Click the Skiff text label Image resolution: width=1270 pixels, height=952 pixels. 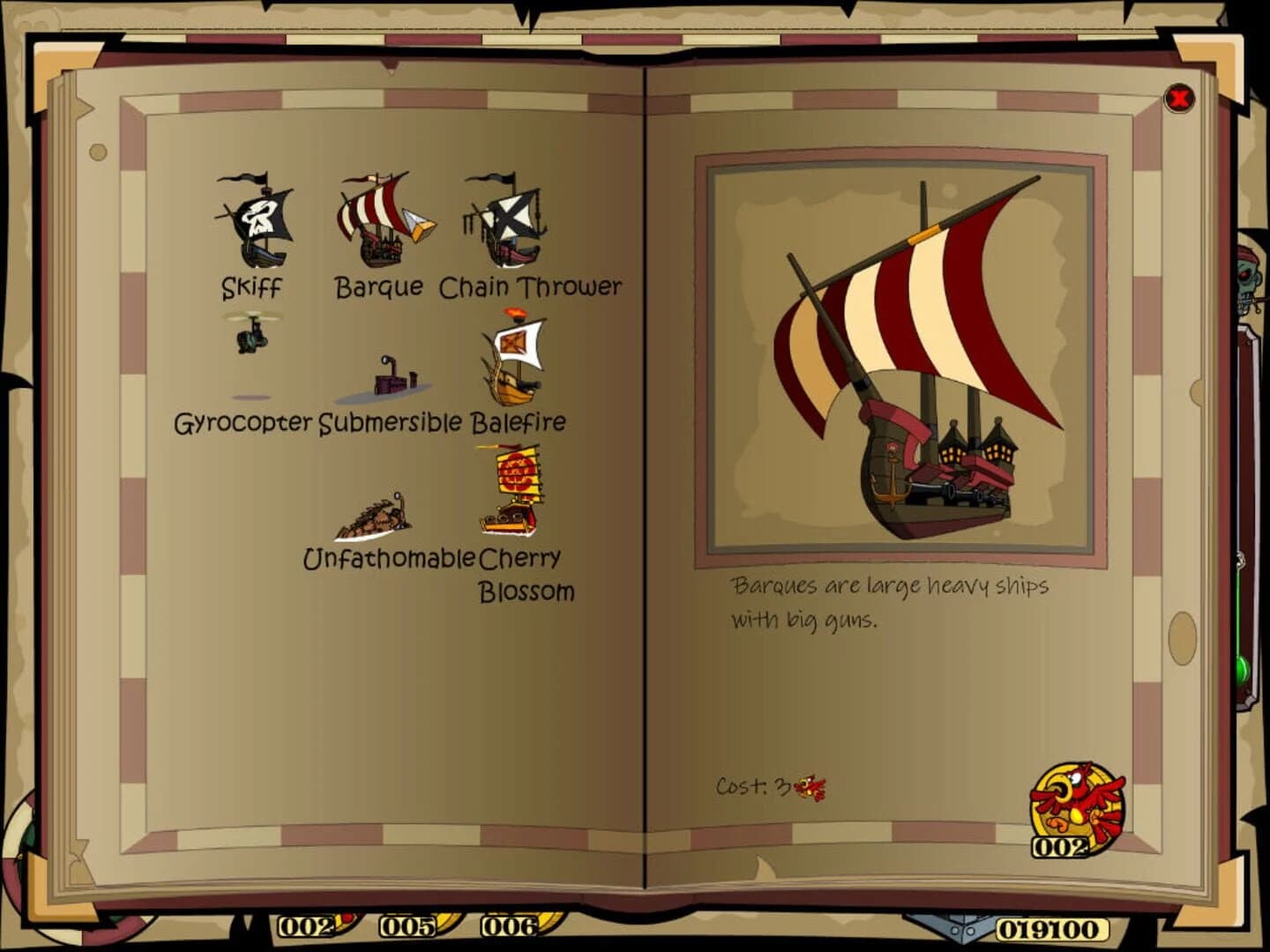tap(251, 287)
